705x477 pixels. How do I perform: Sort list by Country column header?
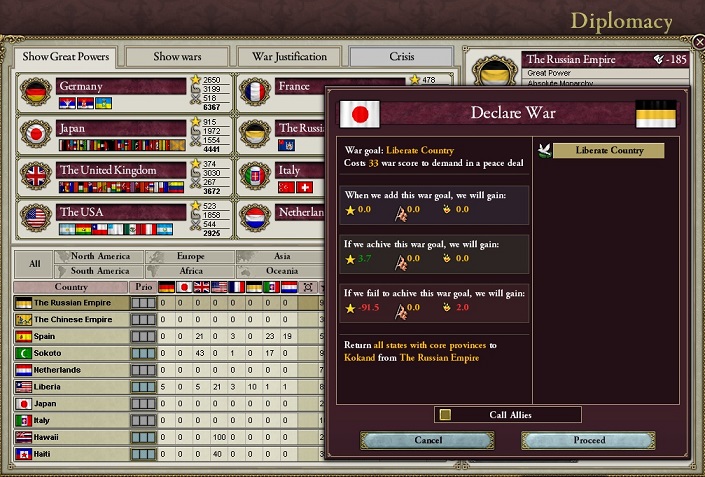tap(71, 287)
